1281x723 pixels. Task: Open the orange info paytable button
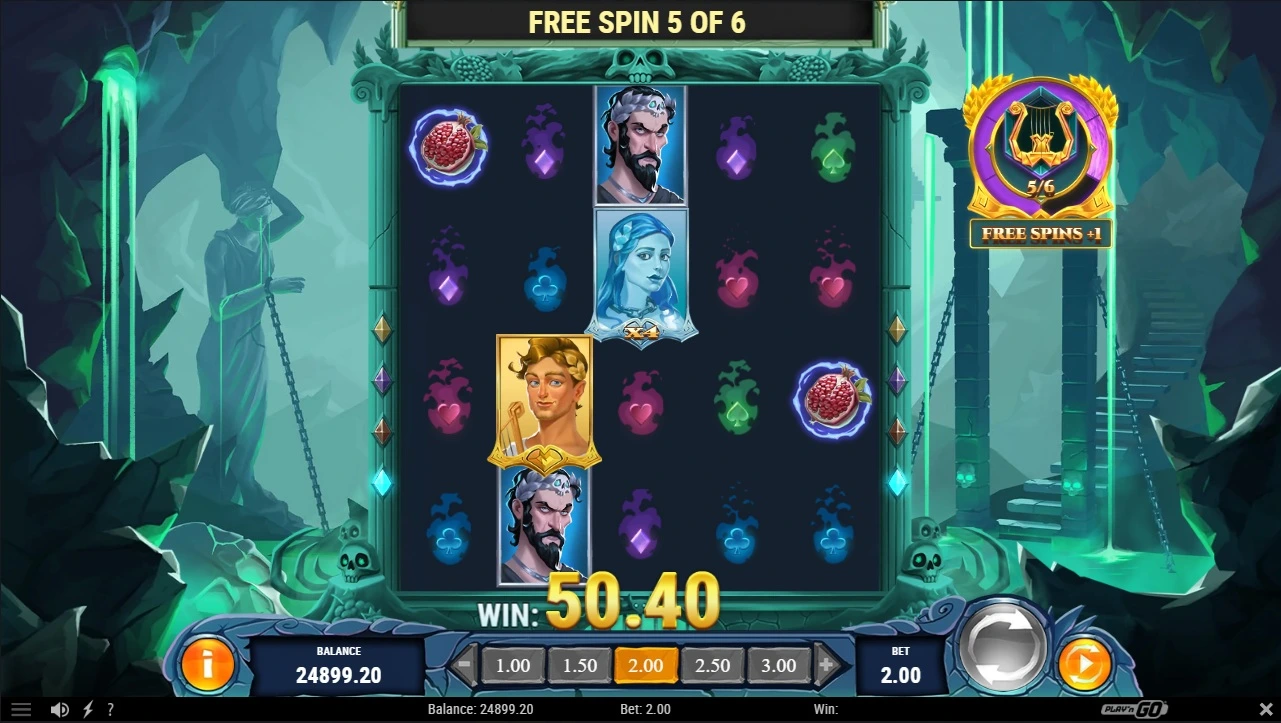[207, 663]
